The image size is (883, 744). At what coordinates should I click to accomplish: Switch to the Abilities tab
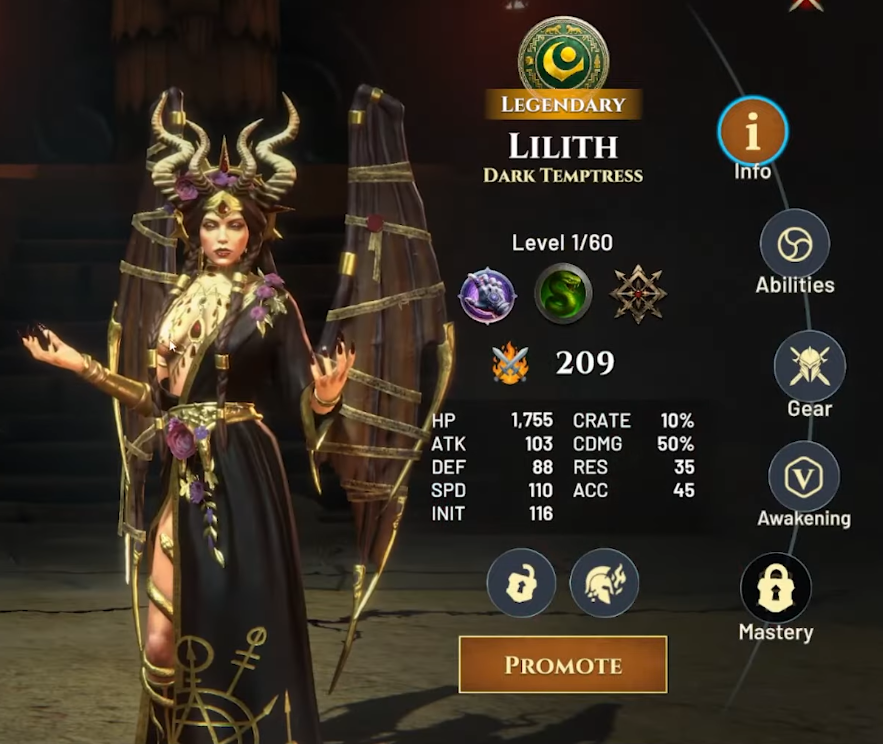(795, 244)
